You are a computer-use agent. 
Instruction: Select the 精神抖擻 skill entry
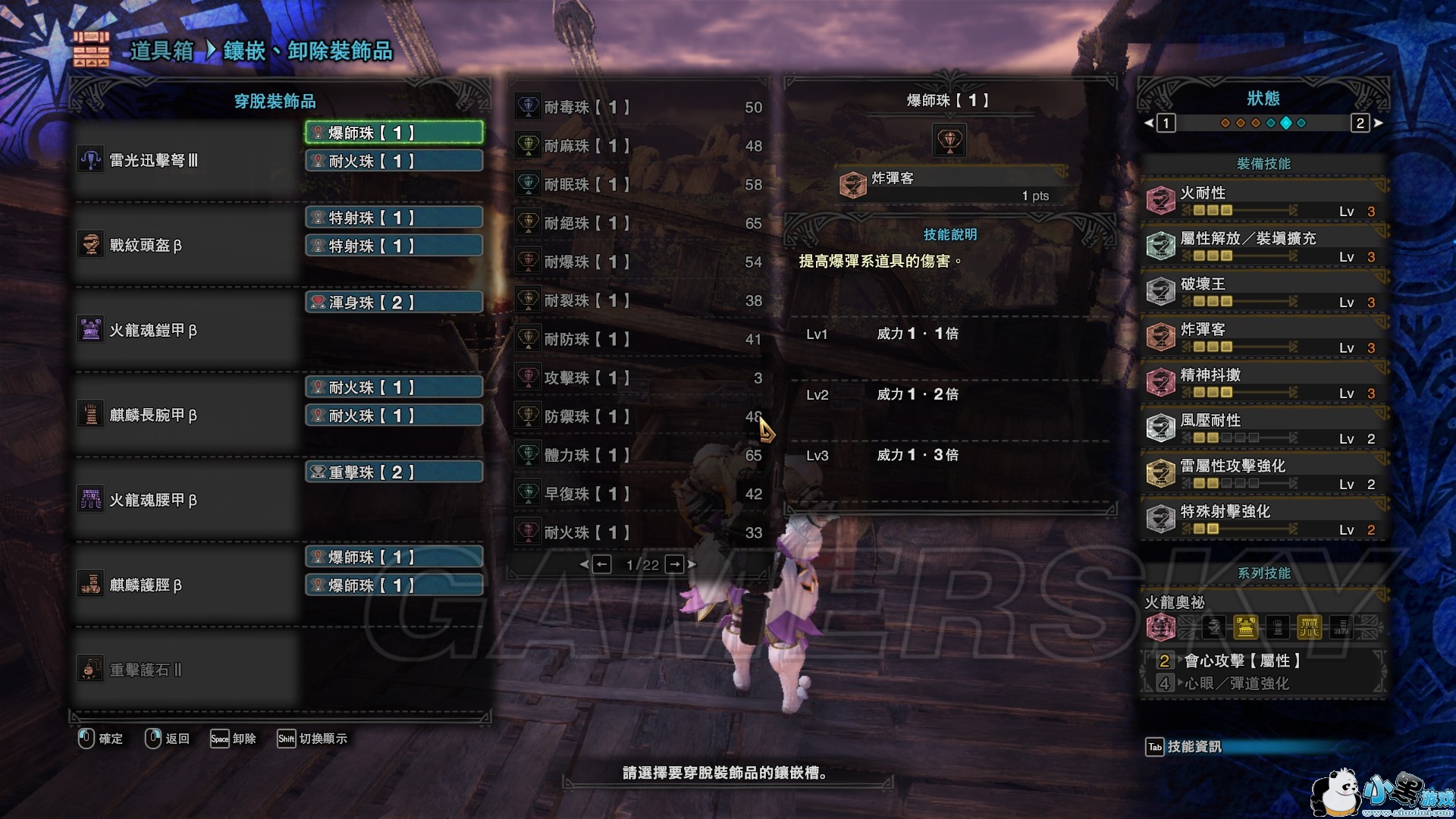(x=1263, y=383)
